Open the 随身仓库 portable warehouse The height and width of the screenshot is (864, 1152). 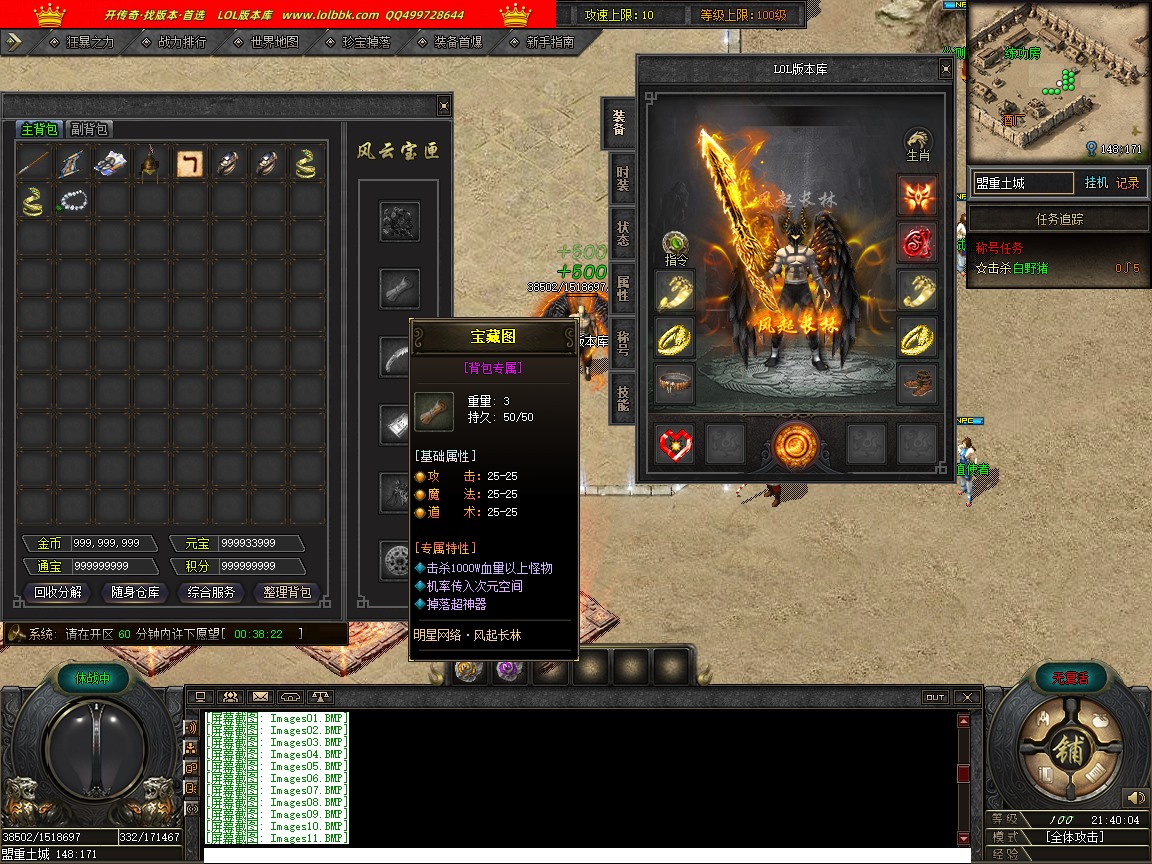(x=135, y=592)
